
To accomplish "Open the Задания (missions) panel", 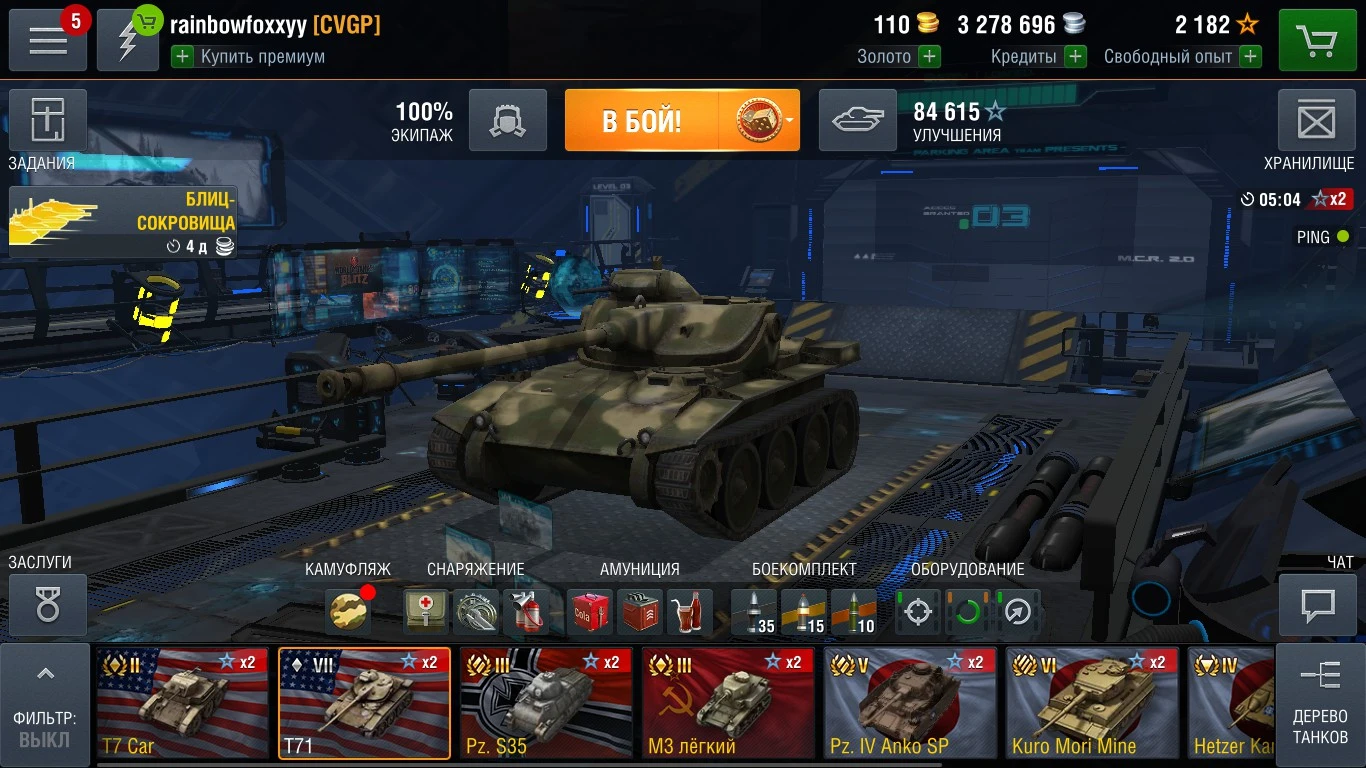I will pos(47,119).
